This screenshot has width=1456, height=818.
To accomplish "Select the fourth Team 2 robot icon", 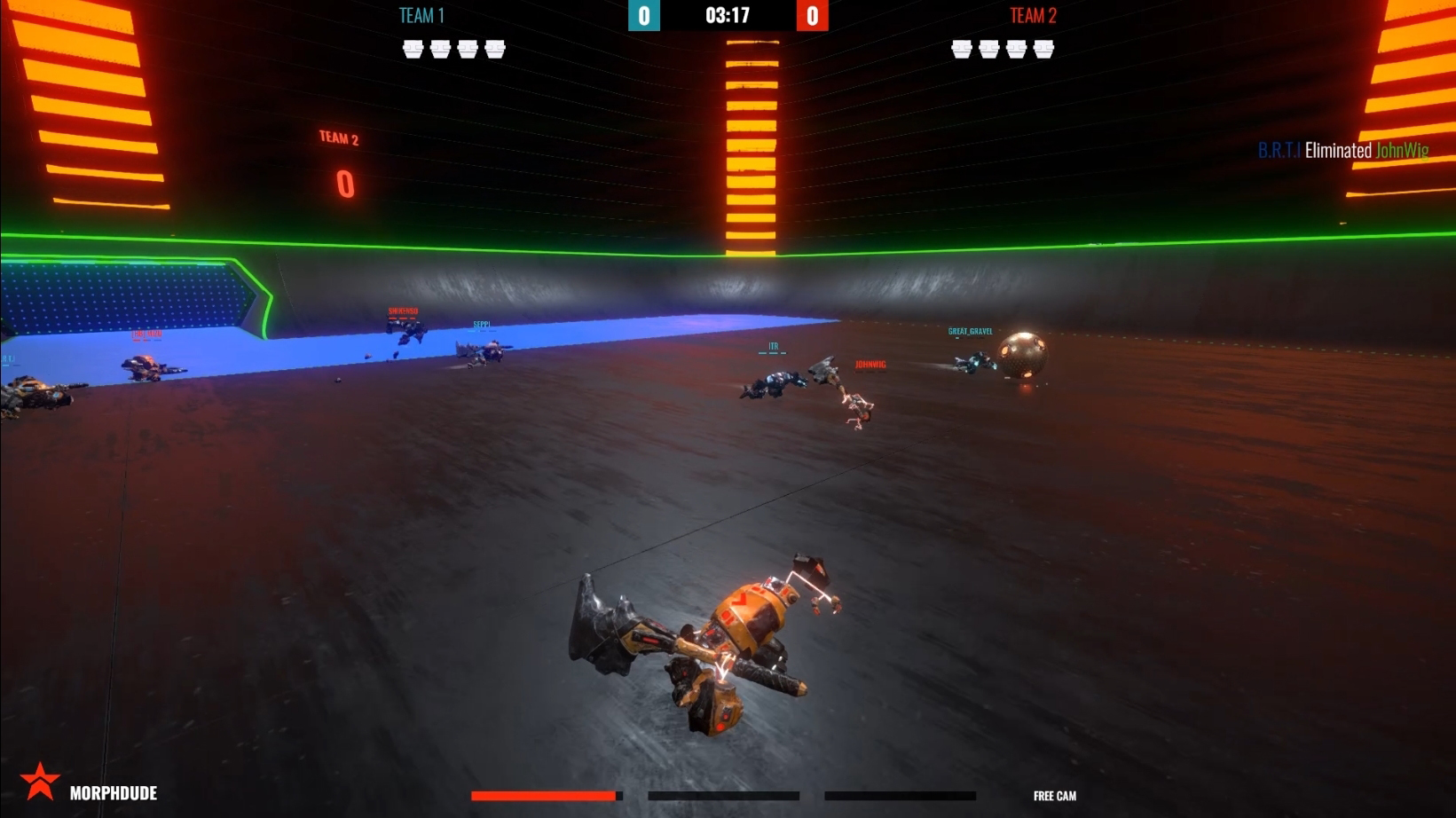I will 1043,49.
